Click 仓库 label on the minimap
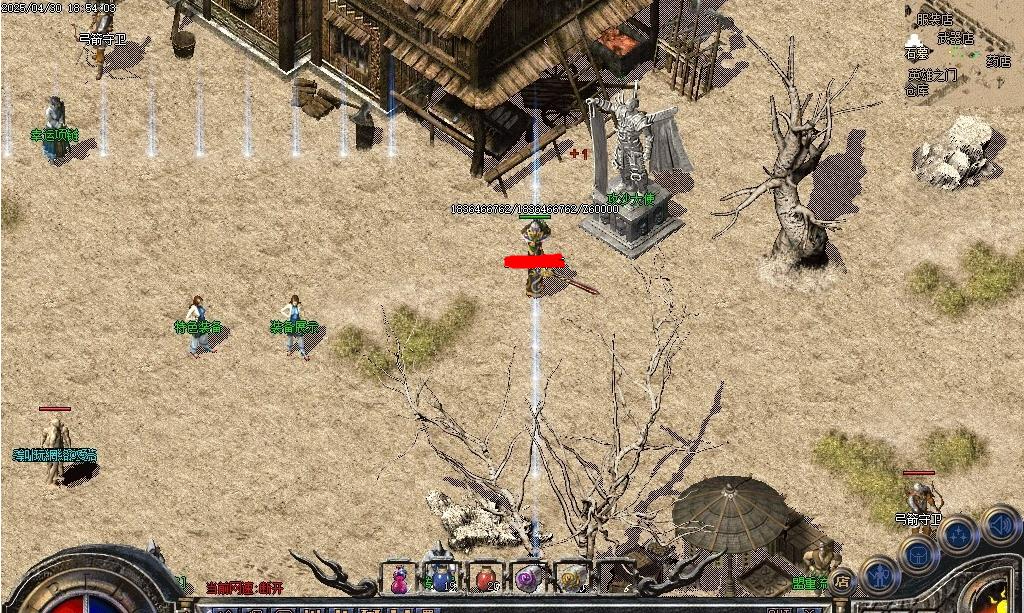The image size is (1024, 613). pos(916,90)
